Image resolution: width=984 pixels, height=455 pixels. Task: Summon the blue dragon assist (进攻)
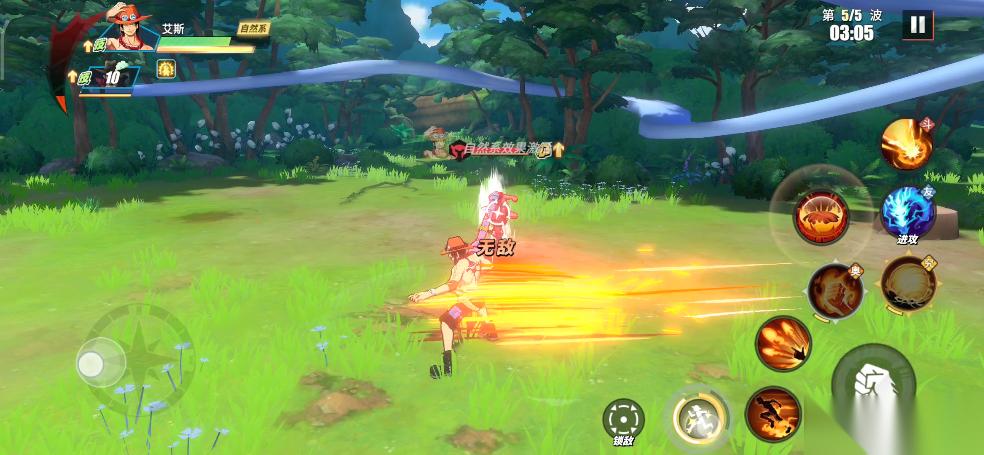point(907,212)
